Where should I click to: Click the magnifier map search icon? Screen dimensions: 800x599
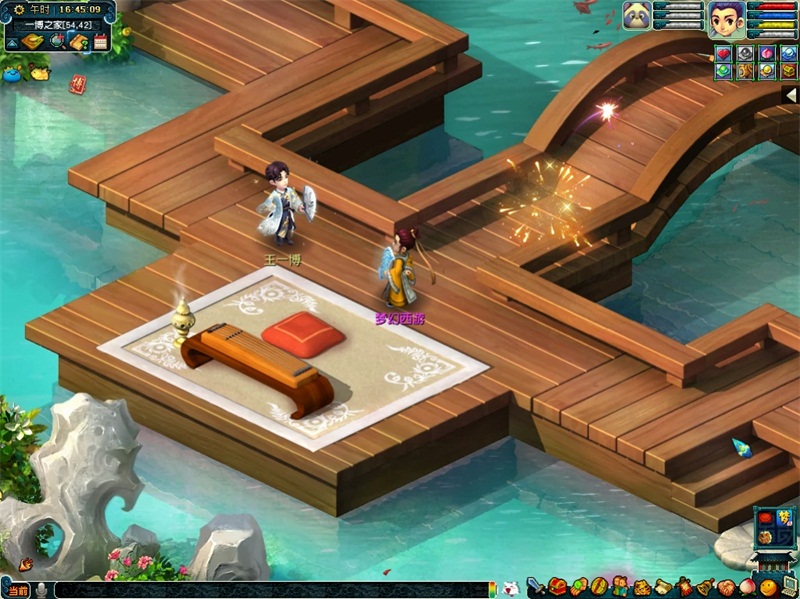coord(57,42)
